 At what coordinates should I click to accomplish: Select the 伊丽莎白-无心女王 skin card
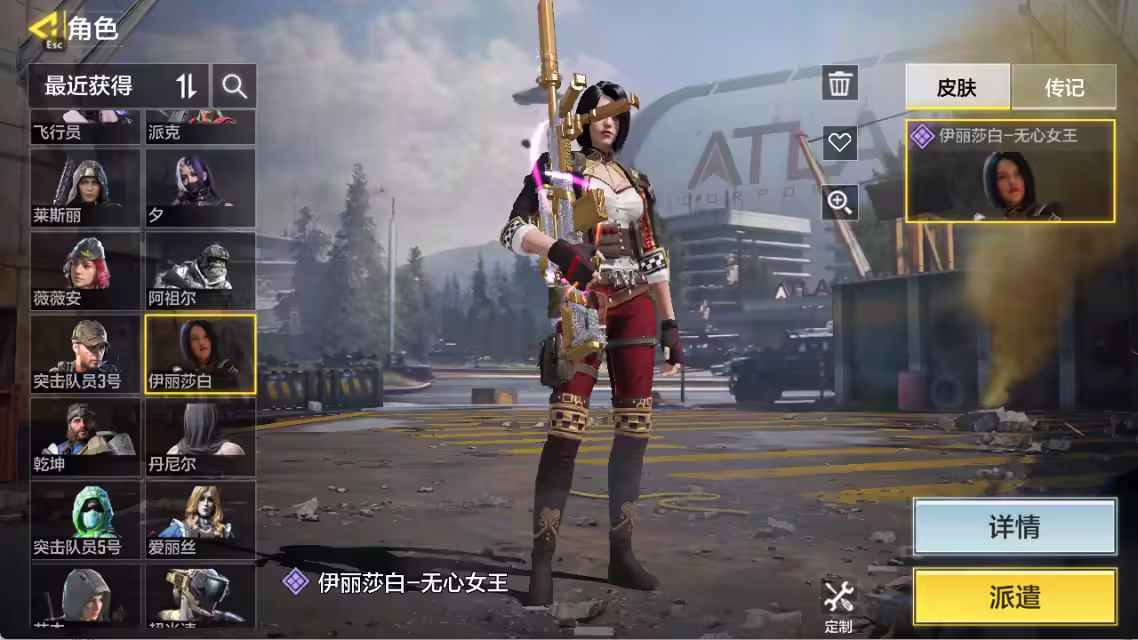[x=1010, y=171]
